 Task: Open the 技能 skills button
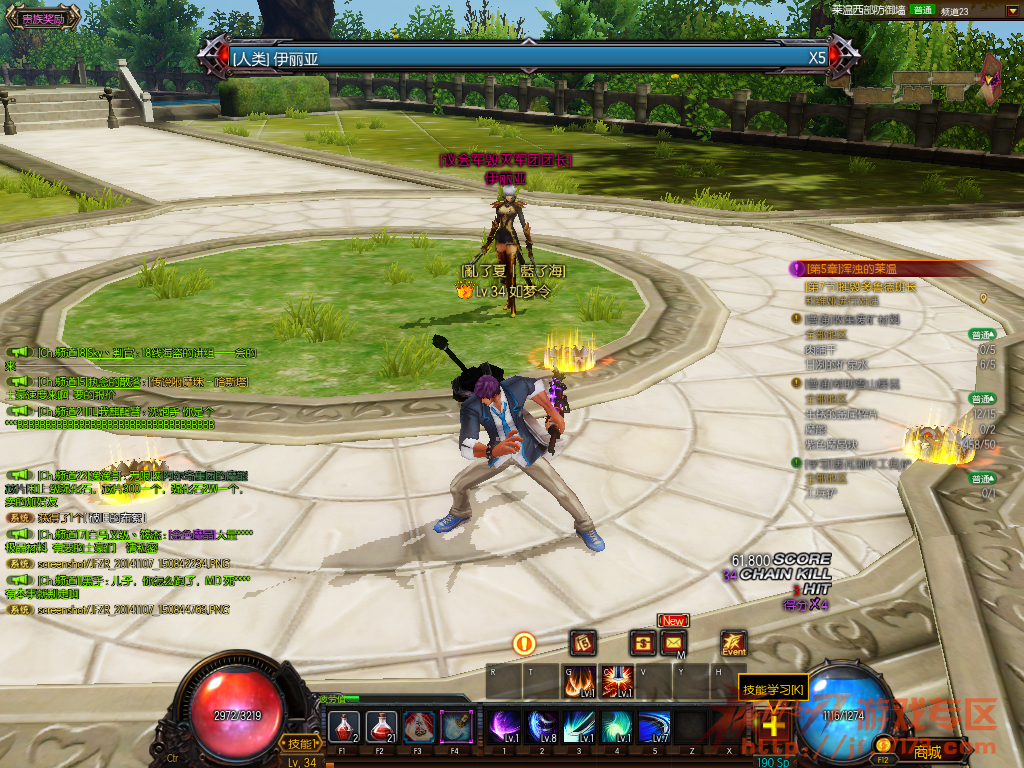300,743
